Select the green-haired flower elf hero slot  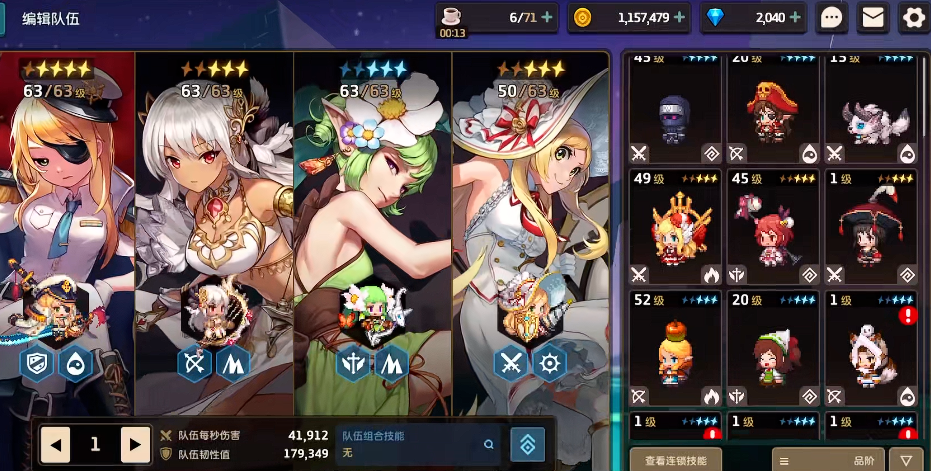[x=372, y=220]
